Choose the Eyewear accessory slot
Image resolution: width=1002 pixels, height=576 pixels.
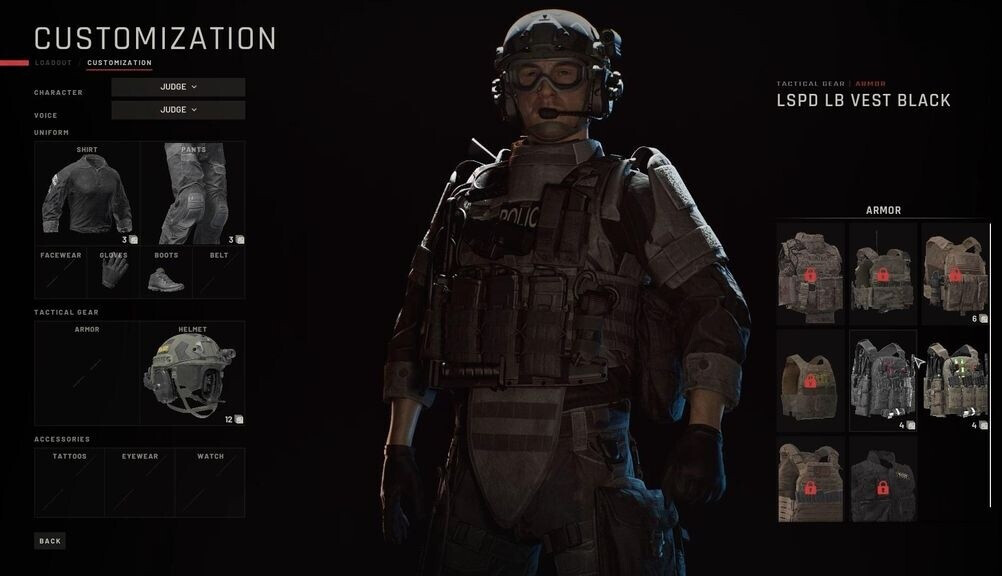click(x=139, y=482)
